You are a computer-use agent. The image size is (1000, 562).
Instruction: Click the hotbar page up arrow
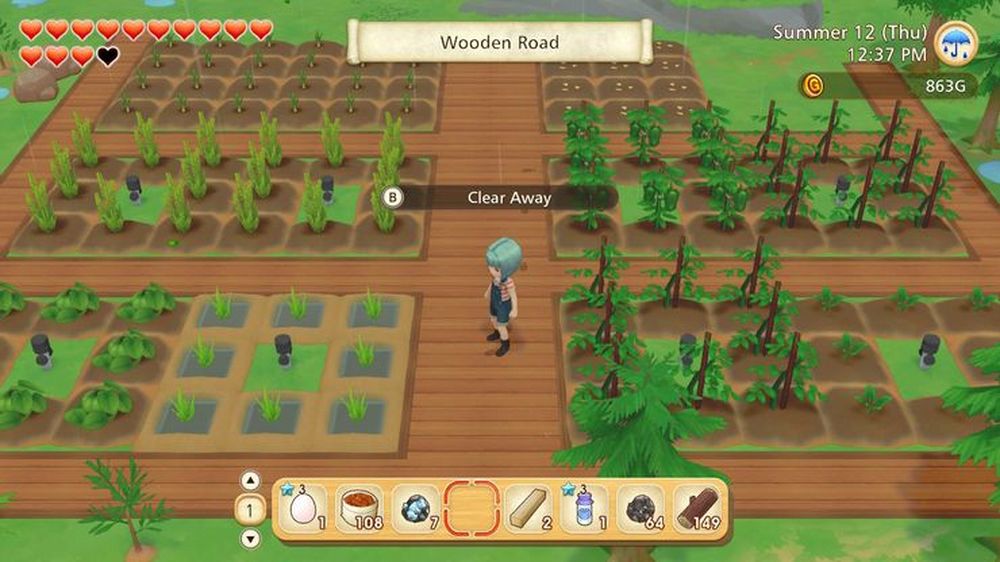(x=251, y=479)
